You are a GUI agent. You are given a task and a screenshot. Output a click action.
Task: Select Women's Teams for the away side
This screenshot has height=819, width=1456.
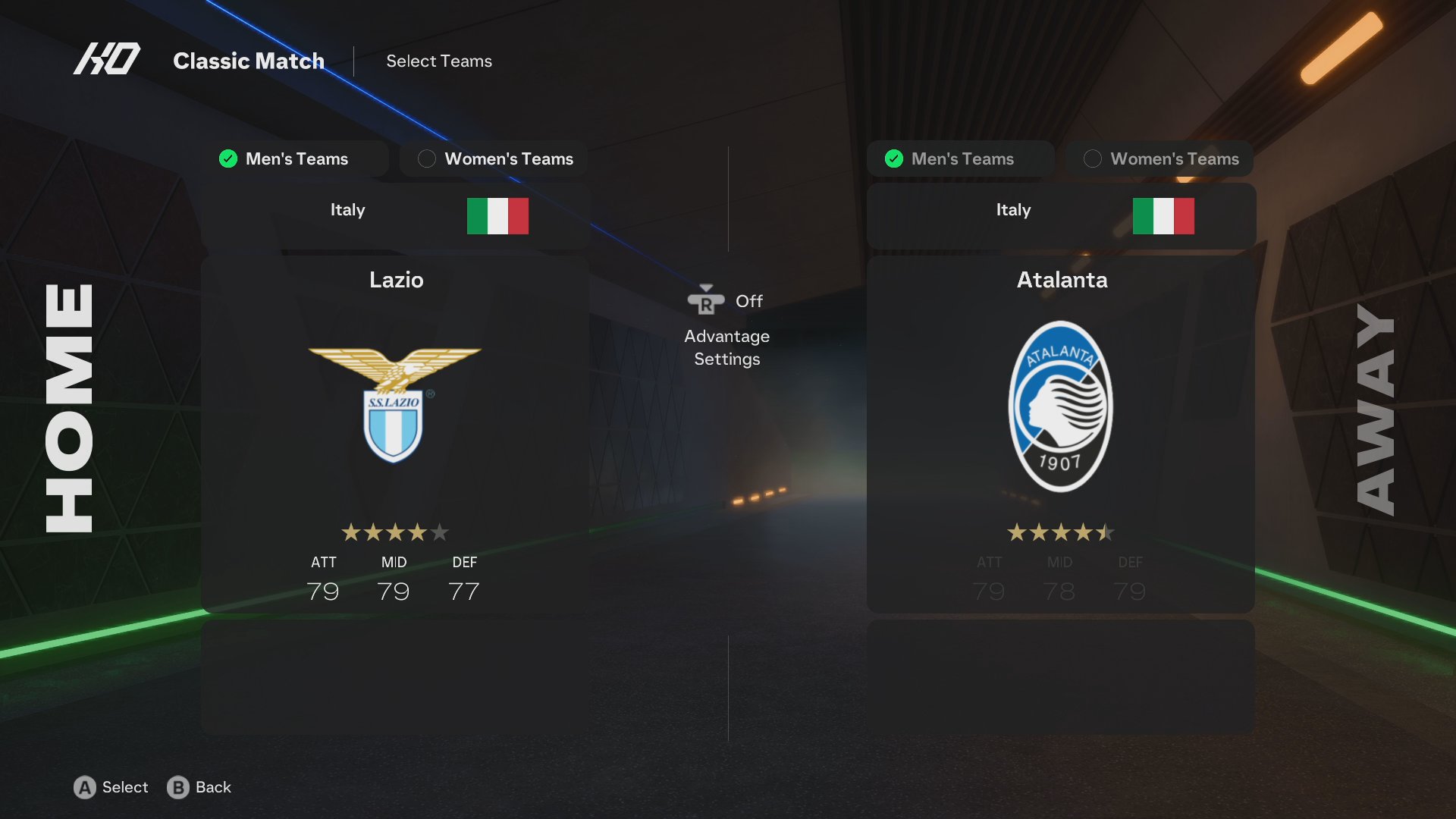click(x=1158, y=158)
